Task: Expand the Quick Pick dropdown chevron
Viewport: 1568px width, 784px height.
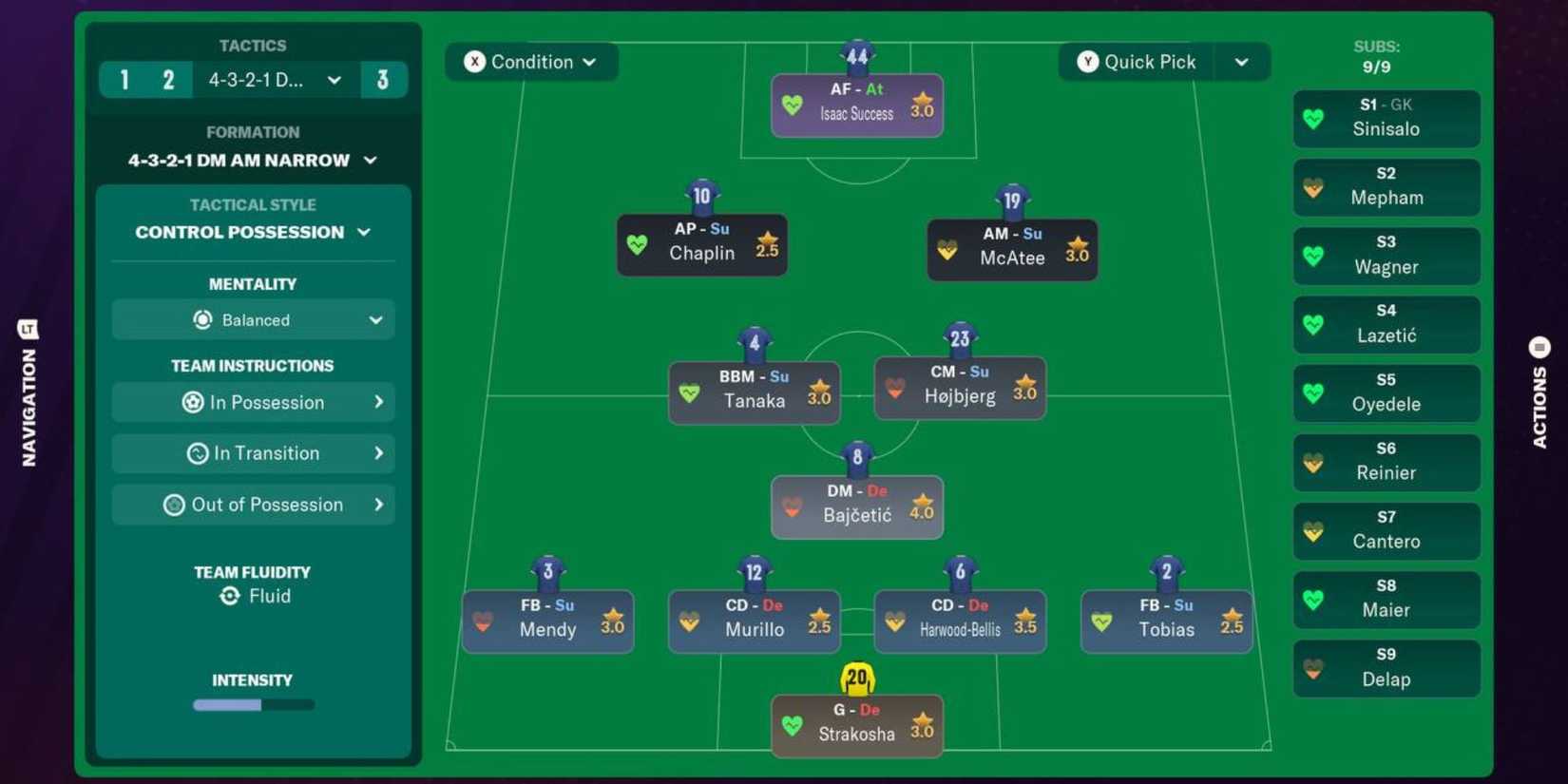Action: coord(1243,62)
